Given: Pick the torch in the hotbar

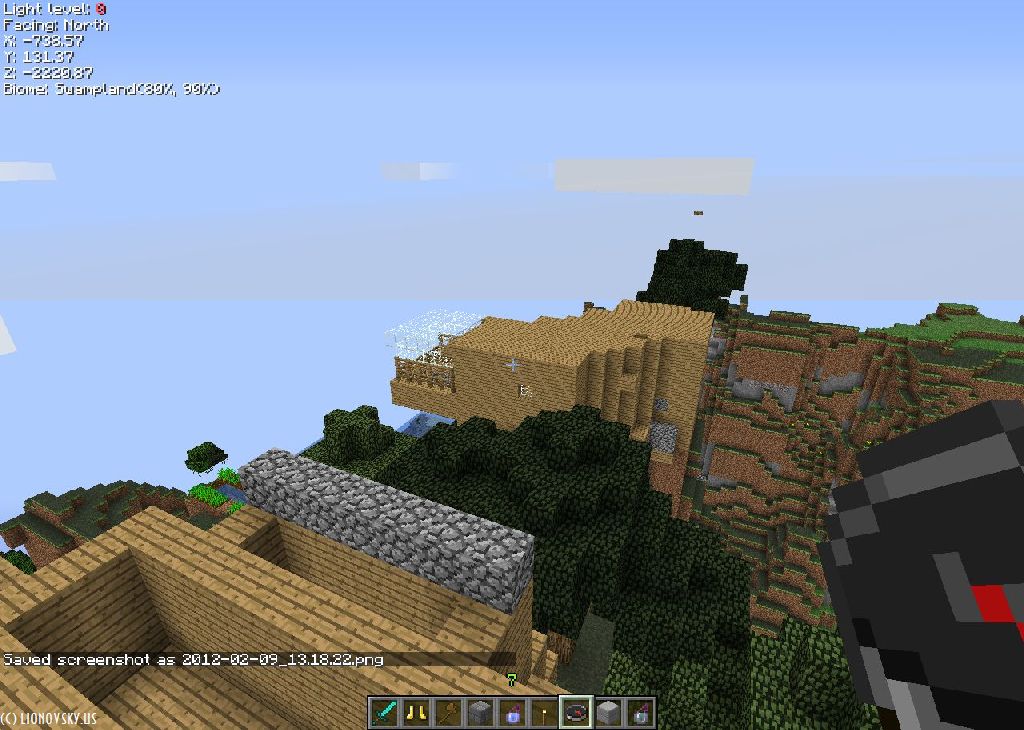Looking at the screenshot, I should pos(545,713).
